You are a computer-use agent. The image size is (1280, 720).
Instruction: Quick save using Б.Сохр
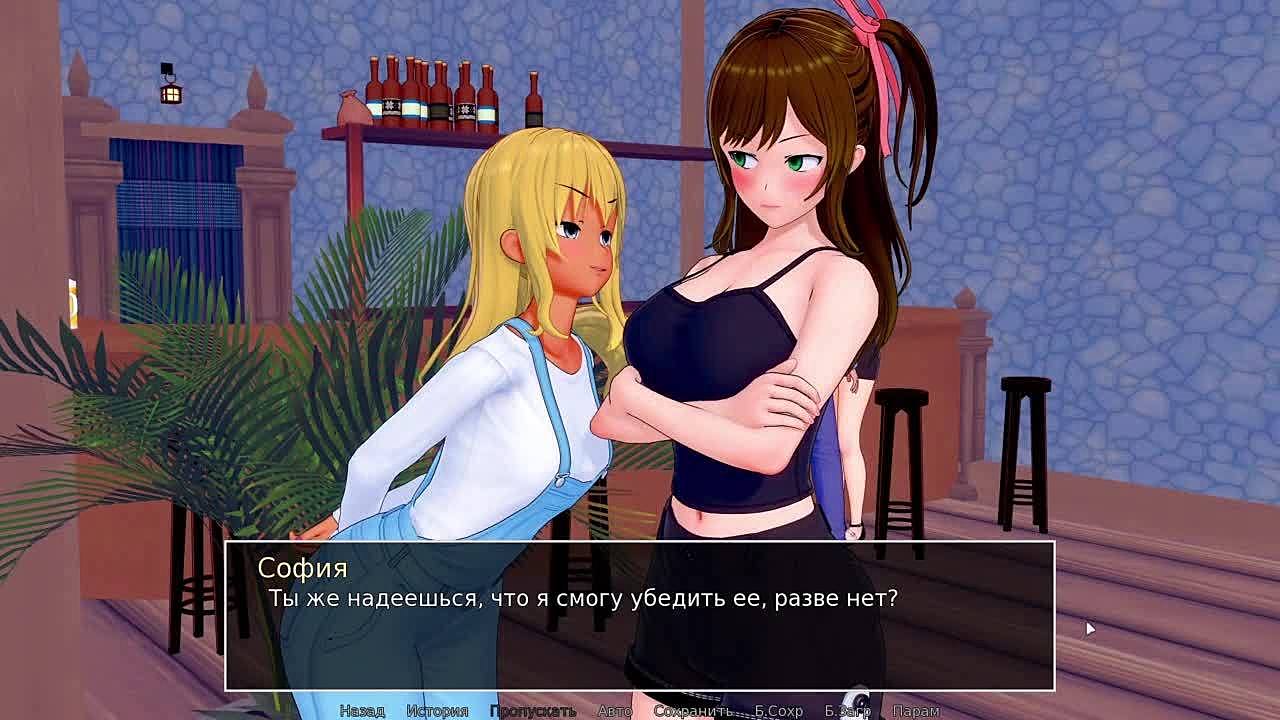778,711
